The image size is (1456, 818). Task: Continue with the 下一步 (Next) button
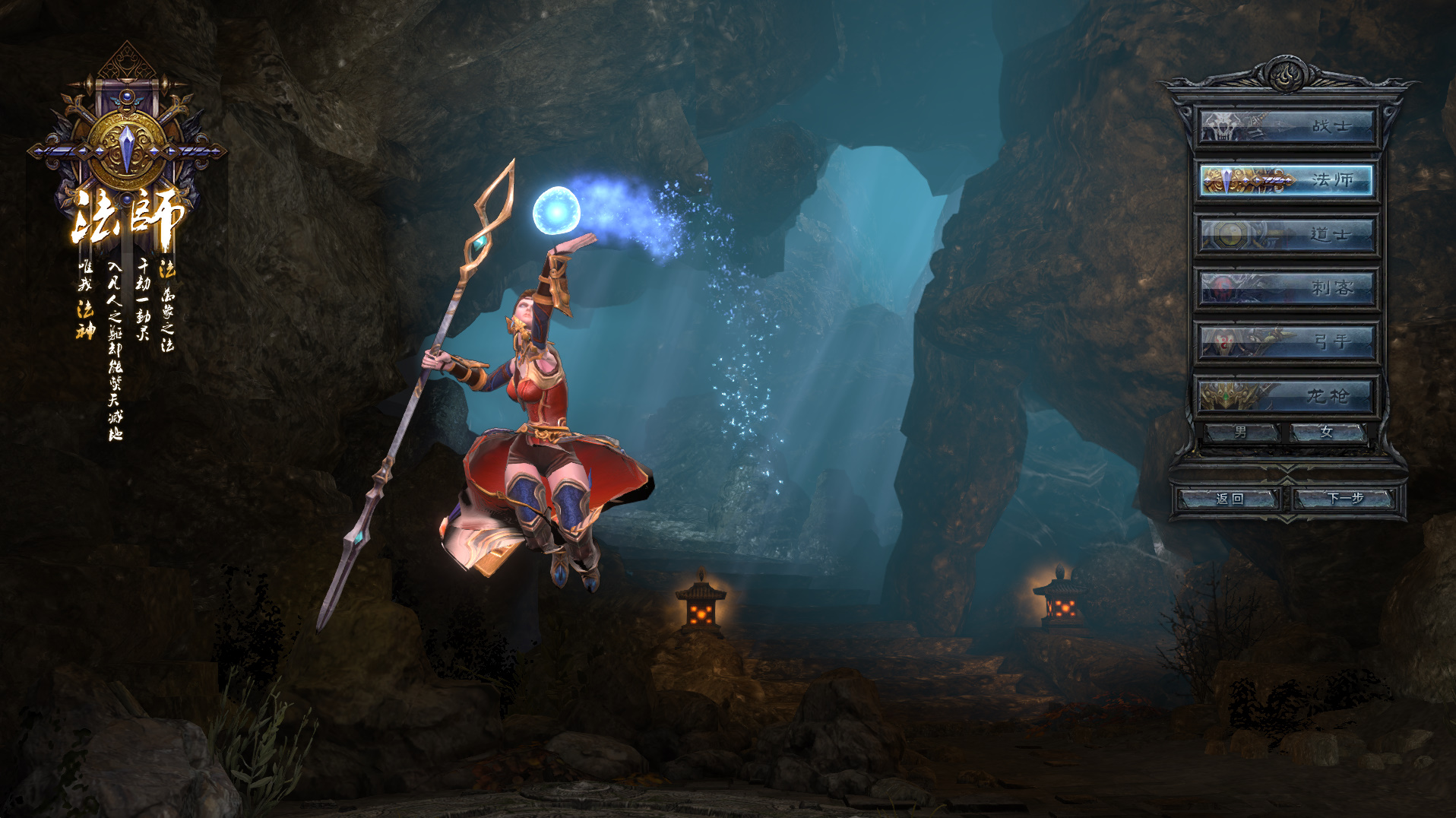click(x=1345, y=499)
